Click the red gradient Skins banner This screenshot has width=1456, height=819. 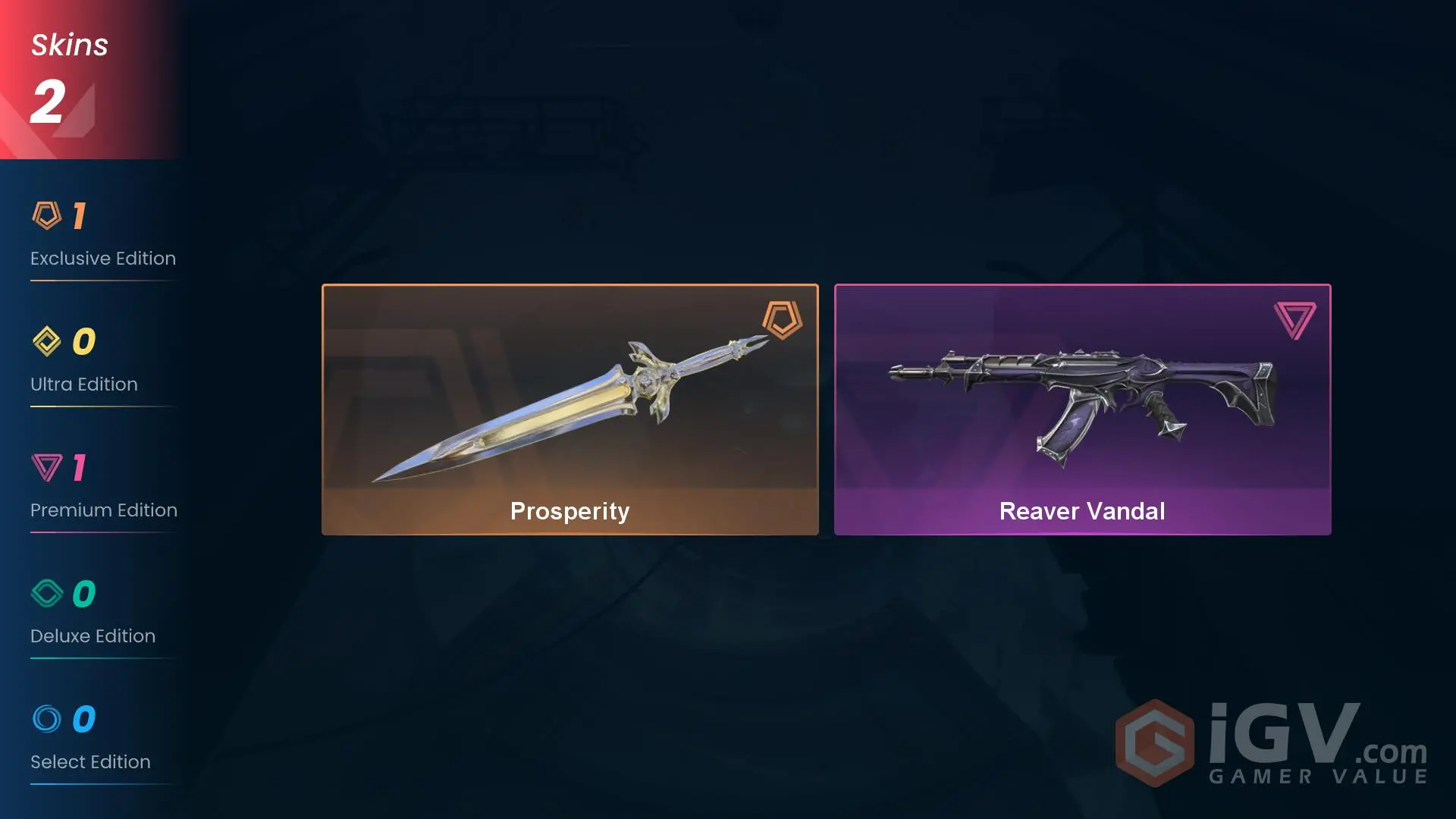tap(87, 80)
